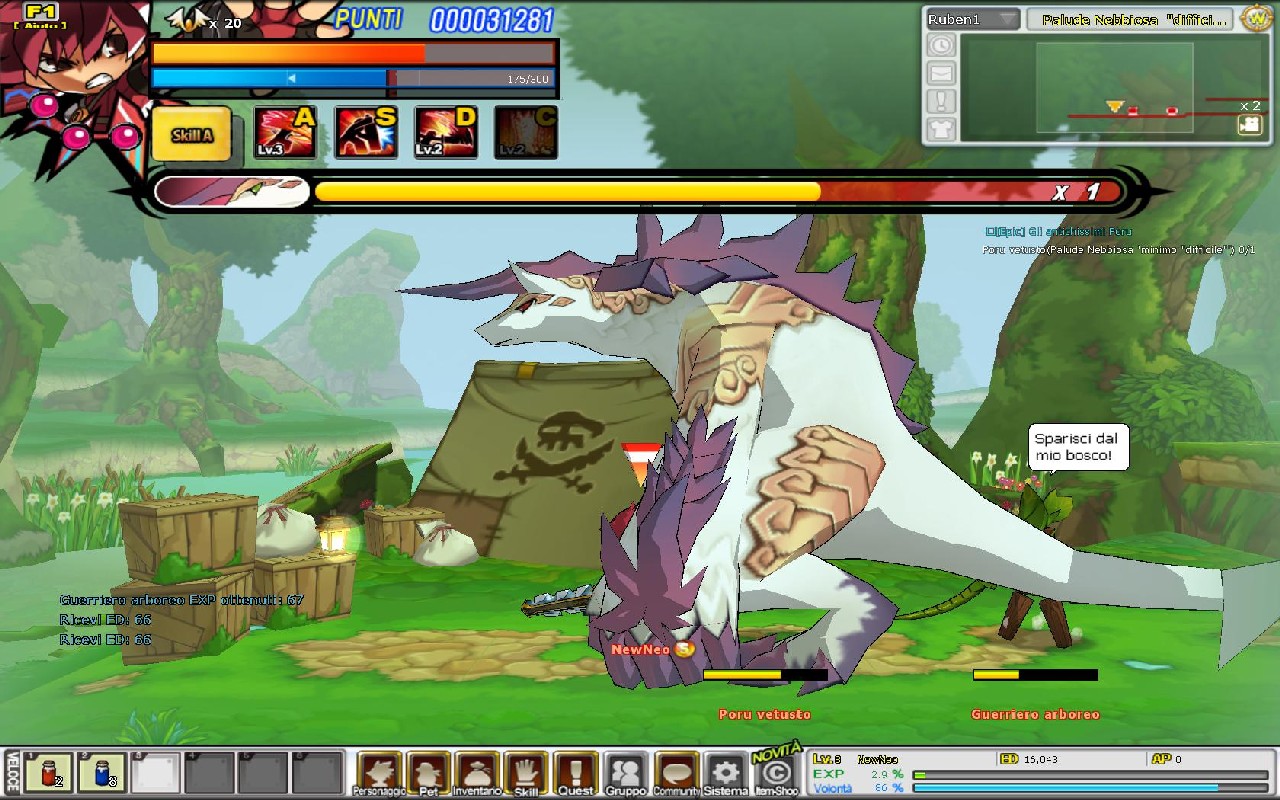Screen dimensions: 1280x800
Task: Open the Gruppo party menu
Action: [x=626, y=773]
